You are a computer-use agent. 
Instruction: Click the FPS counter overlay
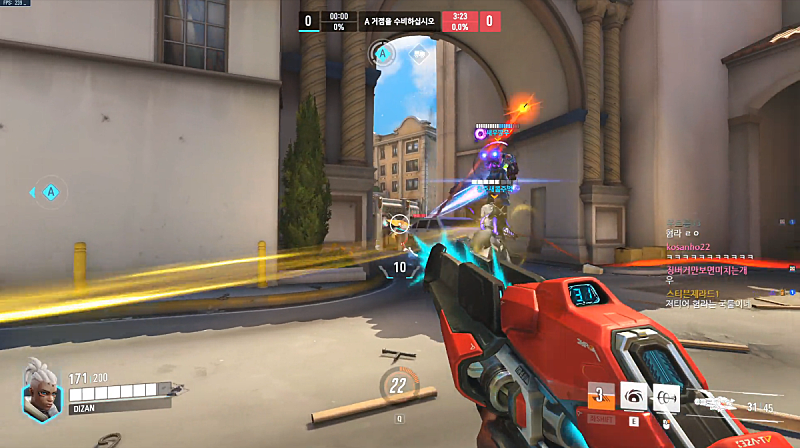(18, 5)
